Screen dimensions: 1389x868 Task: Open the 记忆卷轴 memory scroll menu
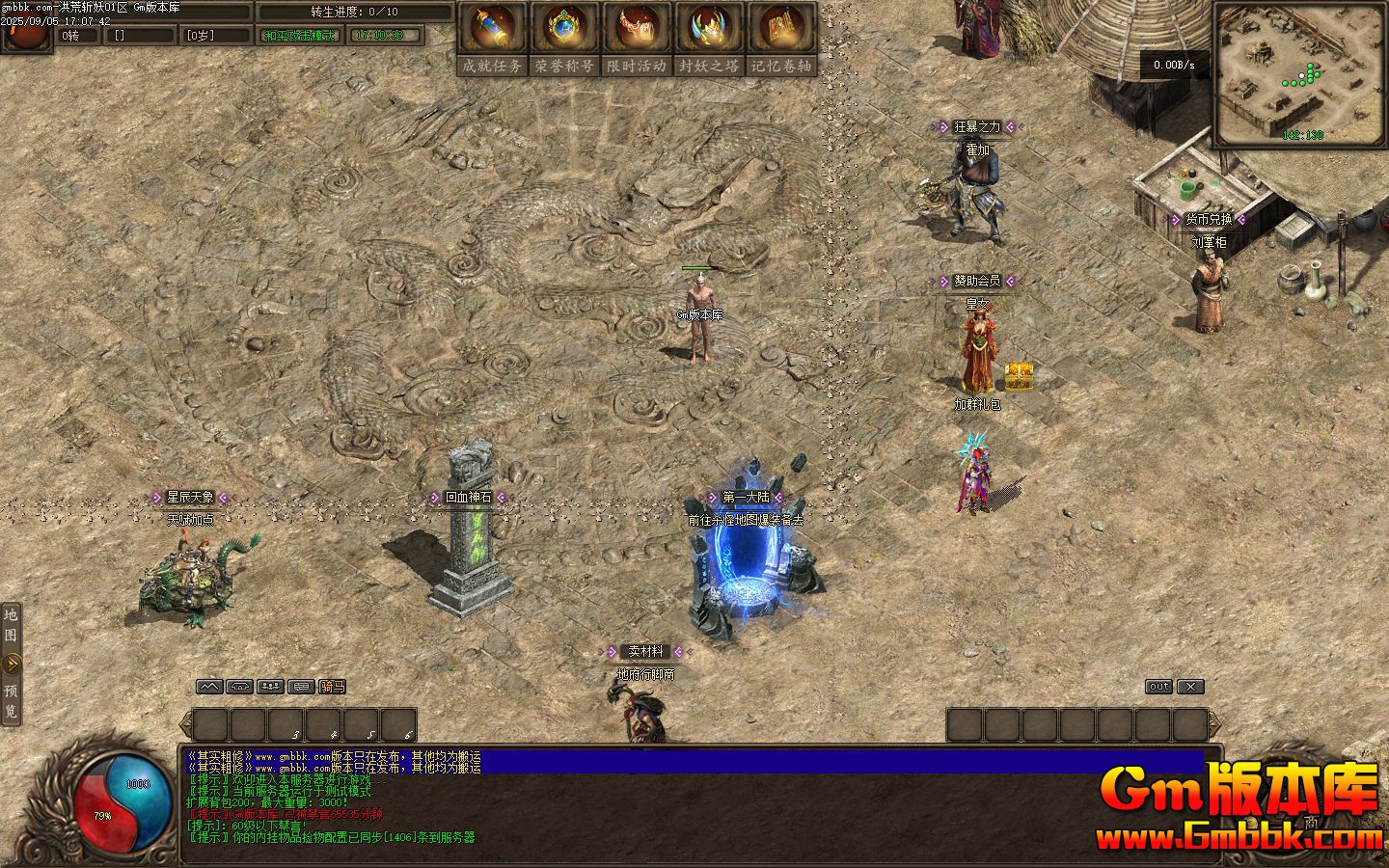coord(781,39)
